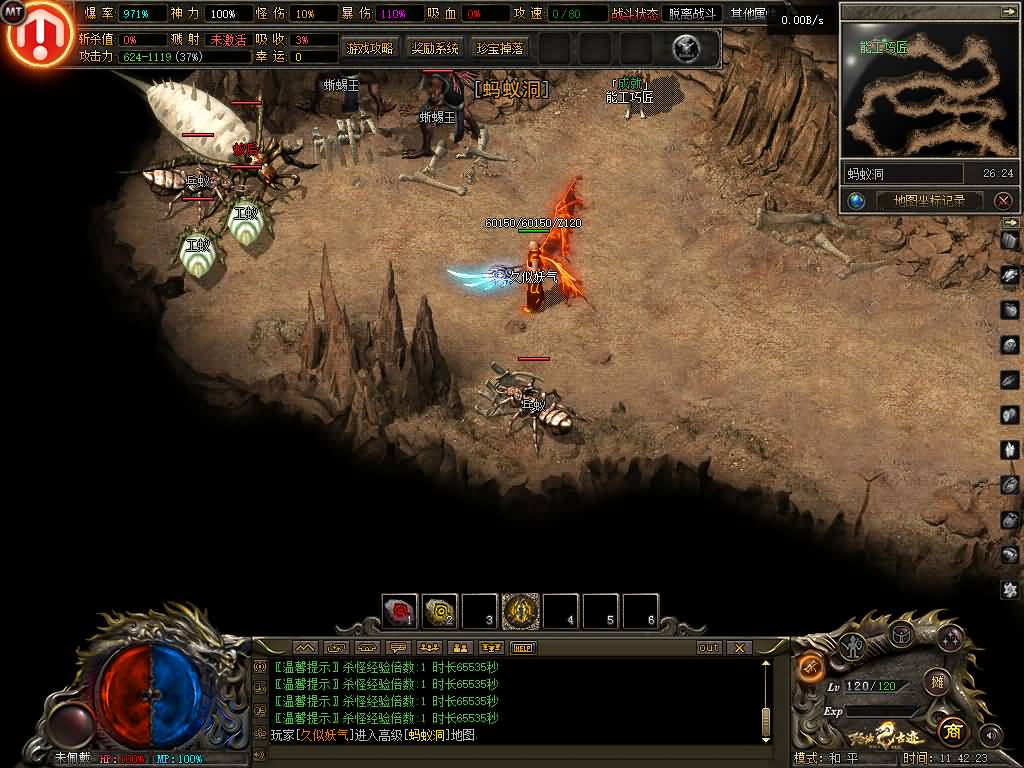Use the yellow scroll in hotbar slot 2
This screenshot has width=1024, height=768.
pyautogui.click(x=440, y=611)
